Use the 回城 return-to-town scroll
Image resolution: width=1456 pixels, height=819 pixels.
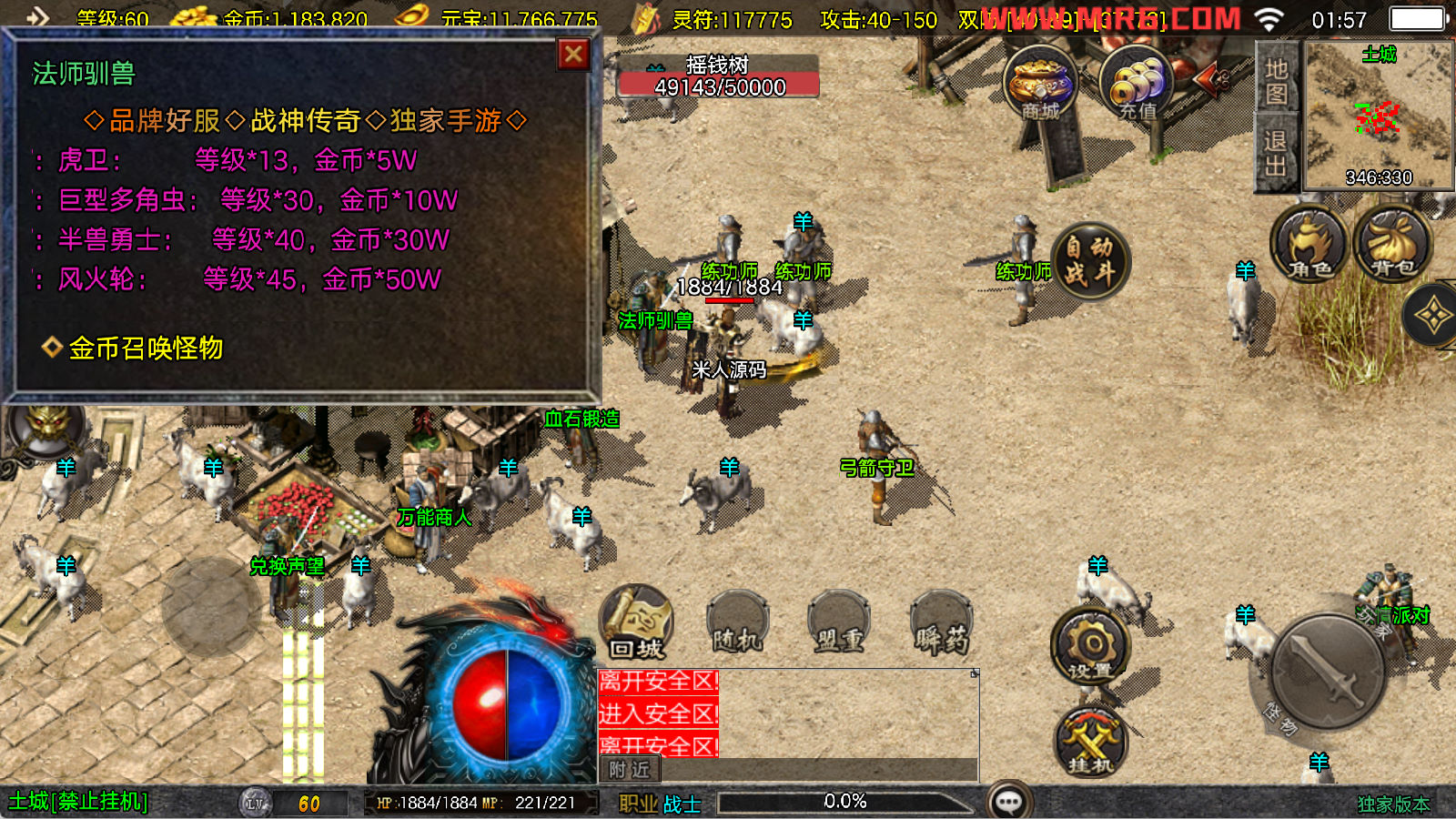click(x=636, y=623)
